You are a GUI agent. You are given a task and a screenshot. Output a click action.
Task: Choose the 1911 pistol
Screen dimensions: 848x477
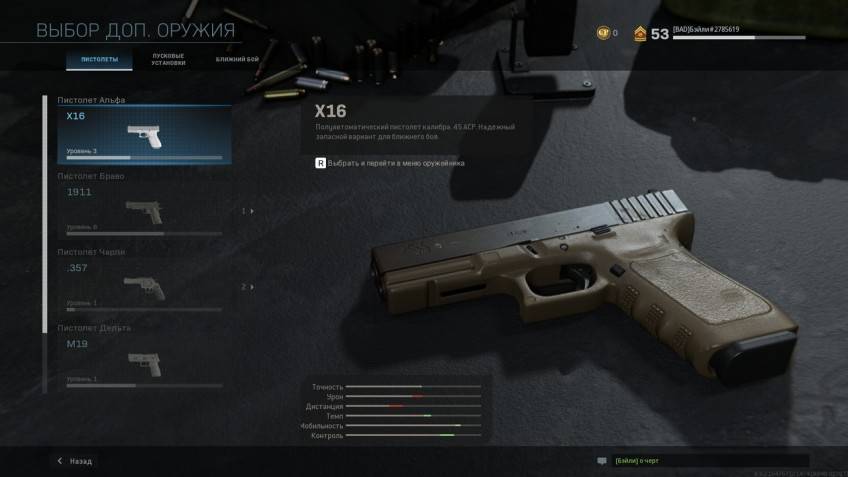(x=144, y=210)
